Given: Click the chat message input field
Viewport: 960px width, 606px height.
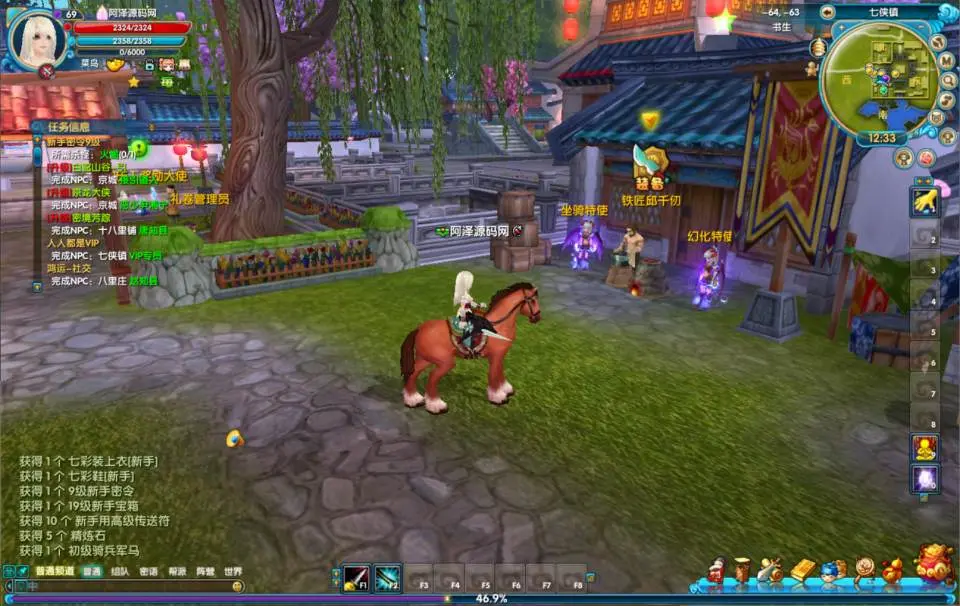Looking at the screenshot, I should tap(120, 587).
